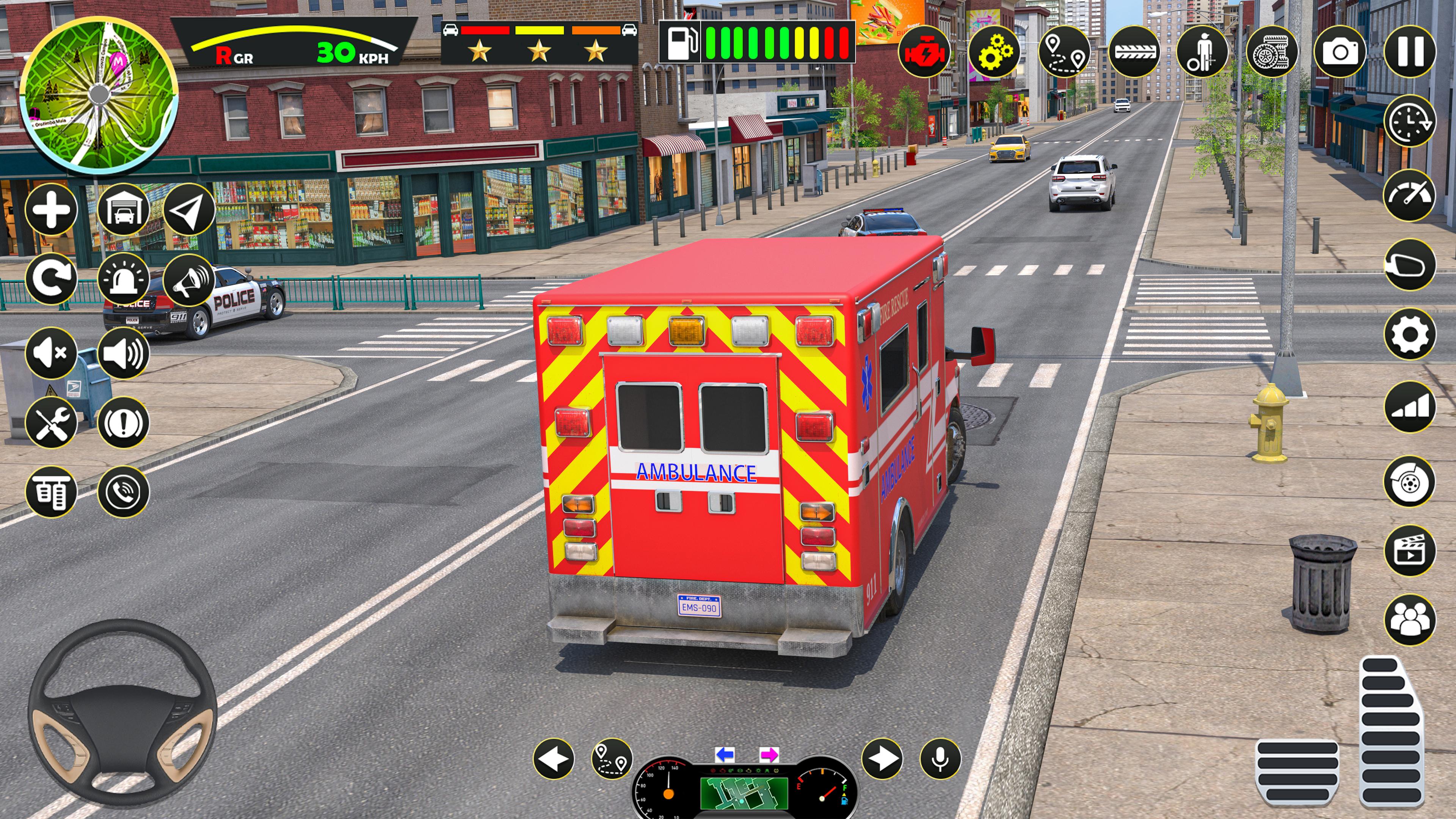Take a screenshot using the camera icon
Viewport: 1456px width, 819px height.
click(x=1340, y=52)
